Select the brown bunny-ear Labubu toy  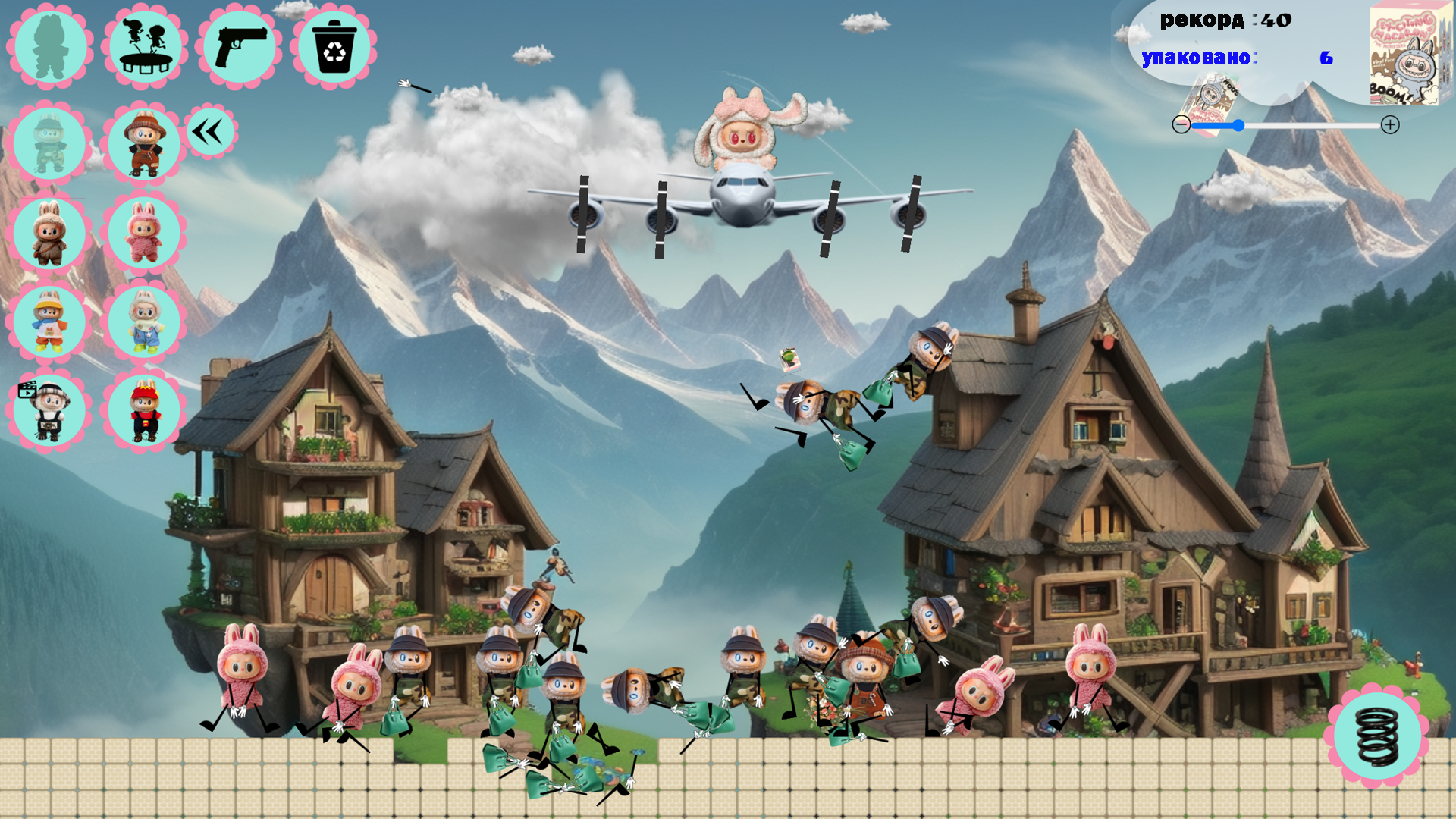tap(48, 233)
